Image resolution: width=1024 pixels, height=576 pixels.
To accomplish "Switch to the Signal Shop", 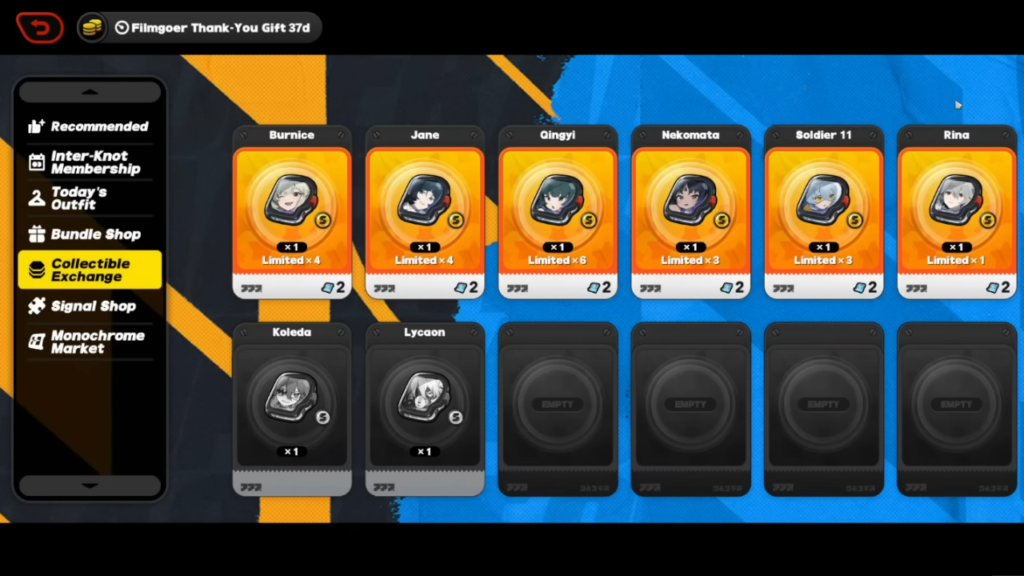I will tap(89, 306).
